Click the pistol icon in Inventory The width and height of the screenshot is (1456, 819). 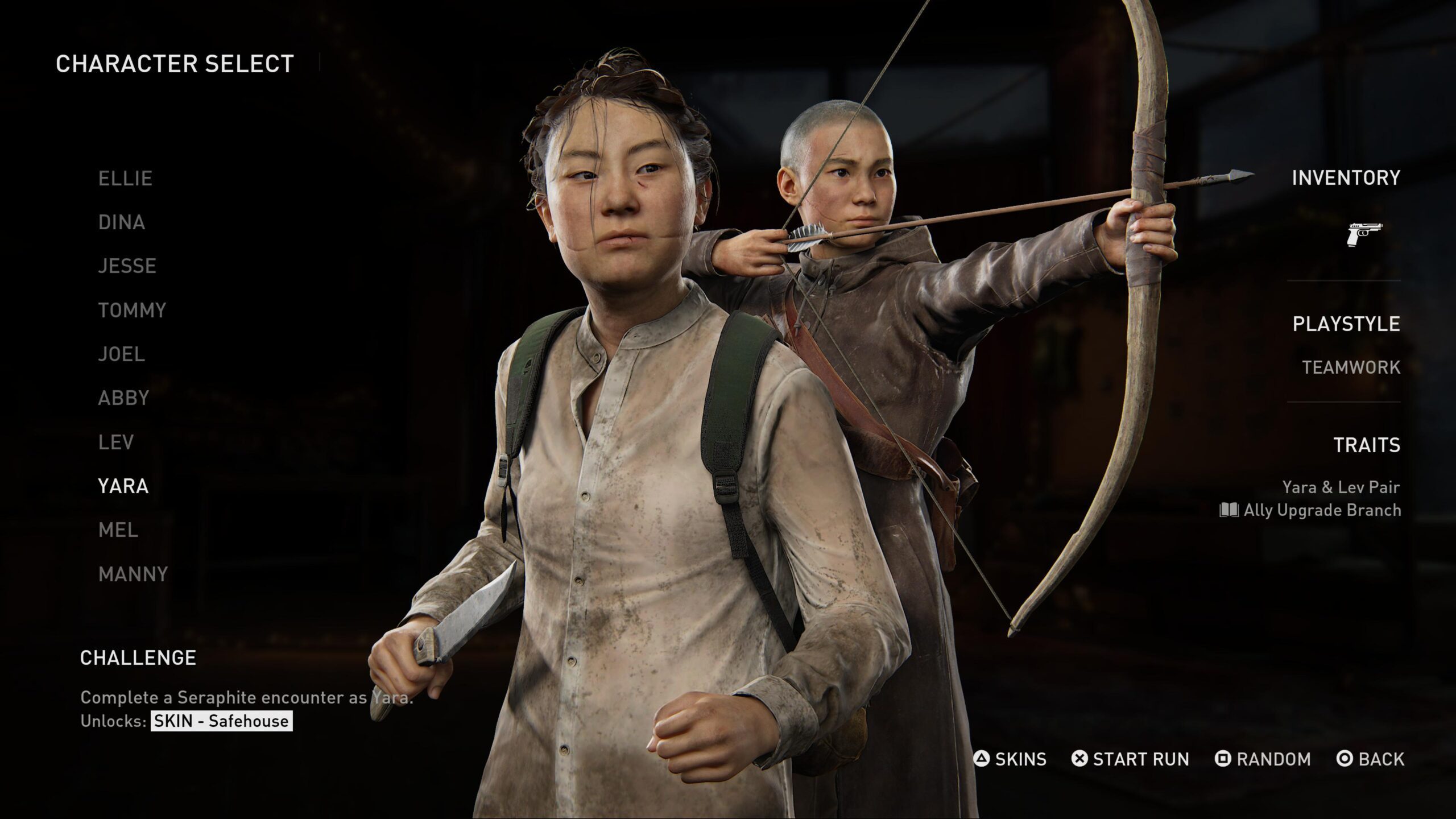coord(1364,234)
